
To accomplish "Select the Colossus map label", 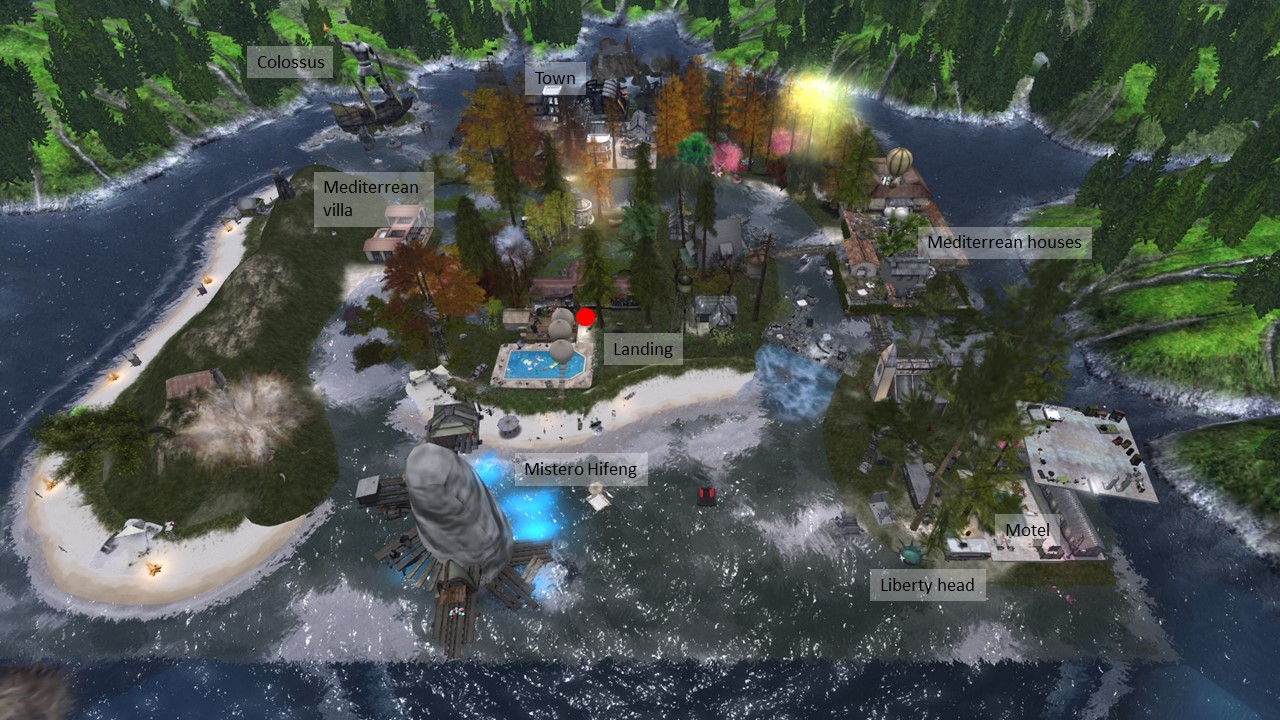I will [291, 63].
